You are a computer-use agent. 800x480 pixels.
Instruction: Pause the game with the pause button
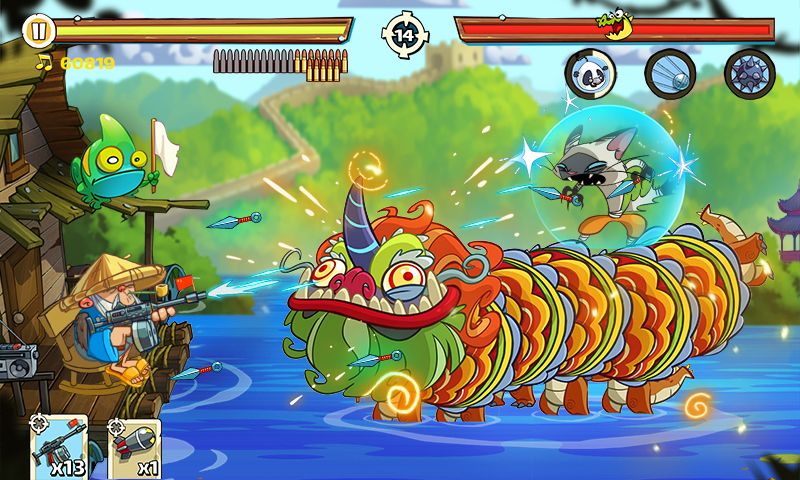pos(36,29)
